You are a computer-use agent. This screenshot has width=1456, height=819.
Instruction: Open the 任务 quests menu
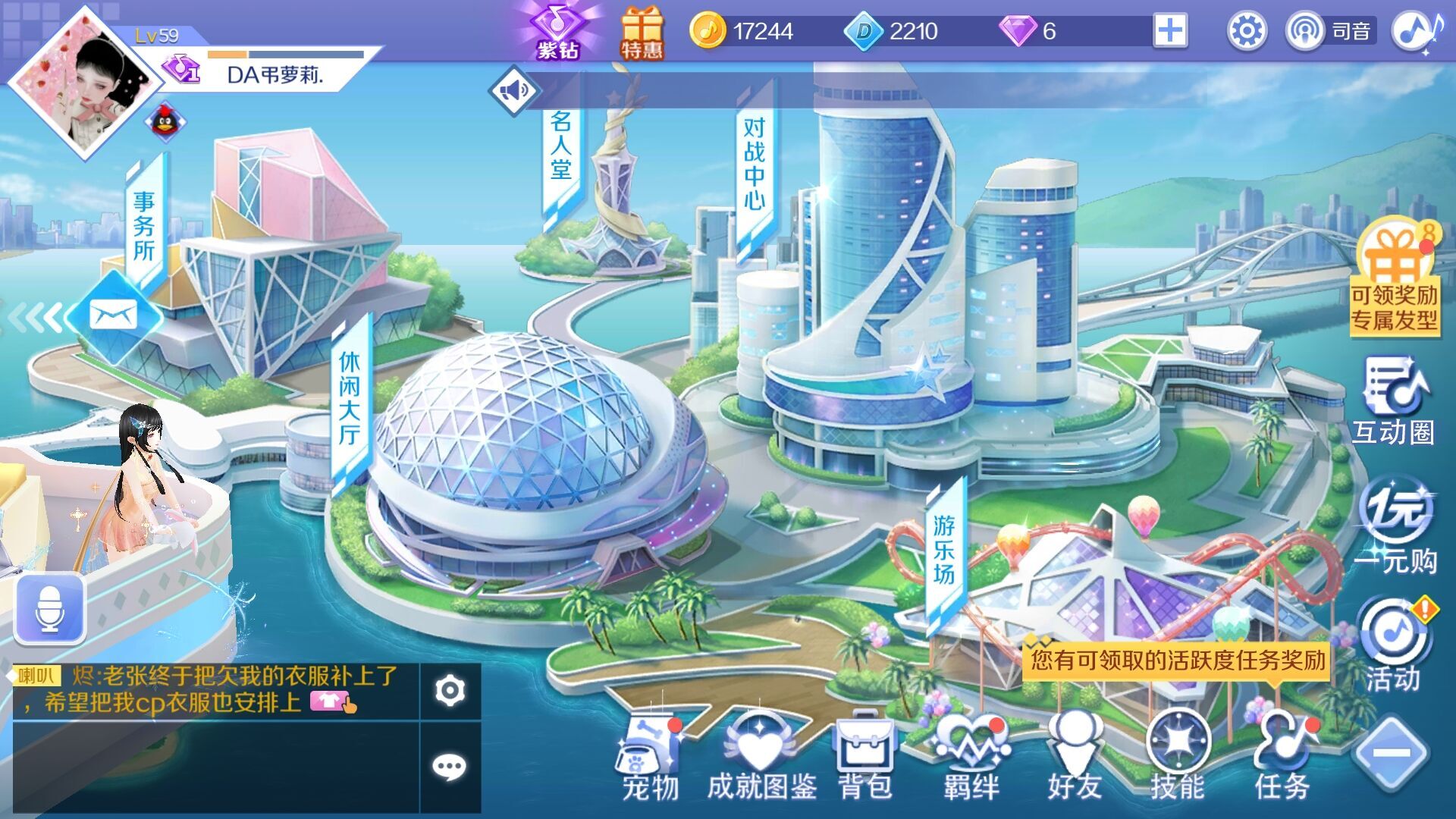1282,757
